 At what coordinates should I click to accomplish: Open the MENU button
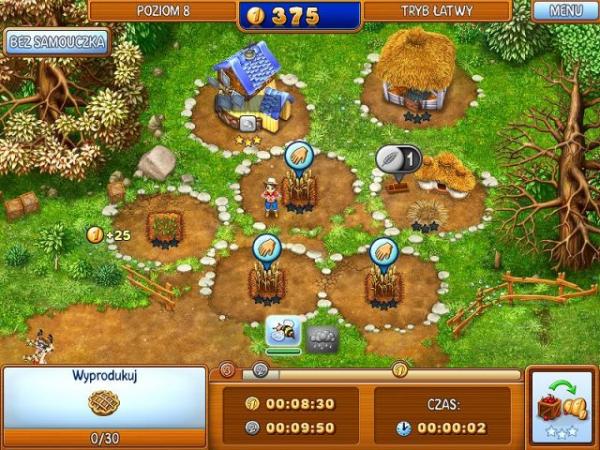point(565,12)
